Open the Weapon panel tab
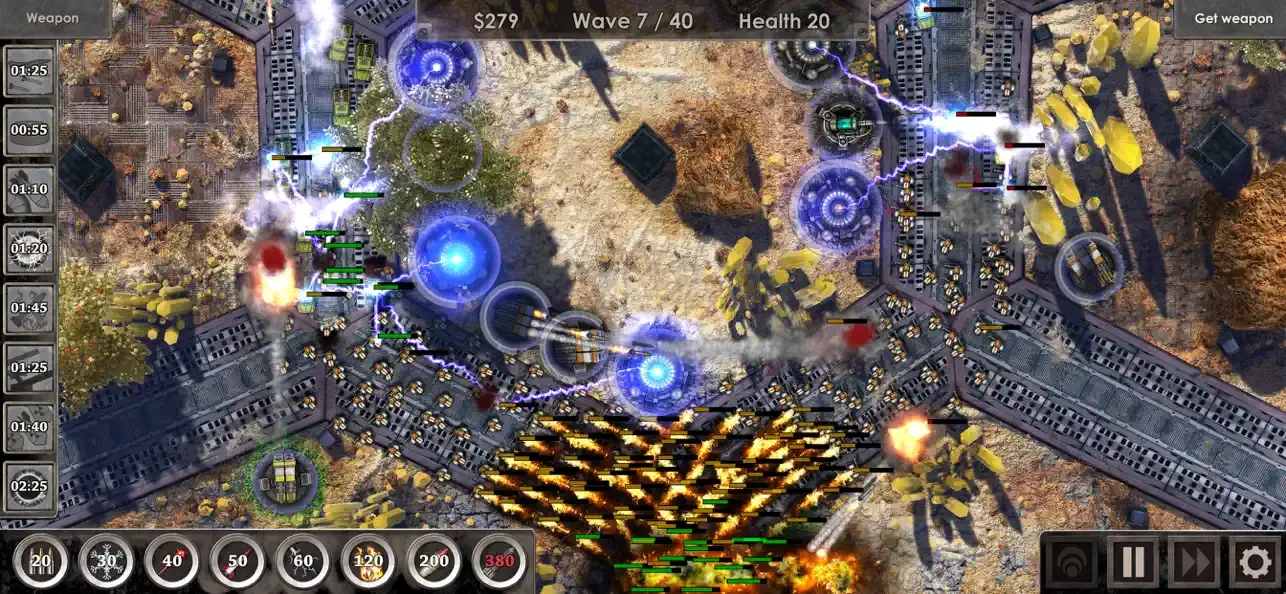This screenshot has width=1286, height=594. [52, 18]
